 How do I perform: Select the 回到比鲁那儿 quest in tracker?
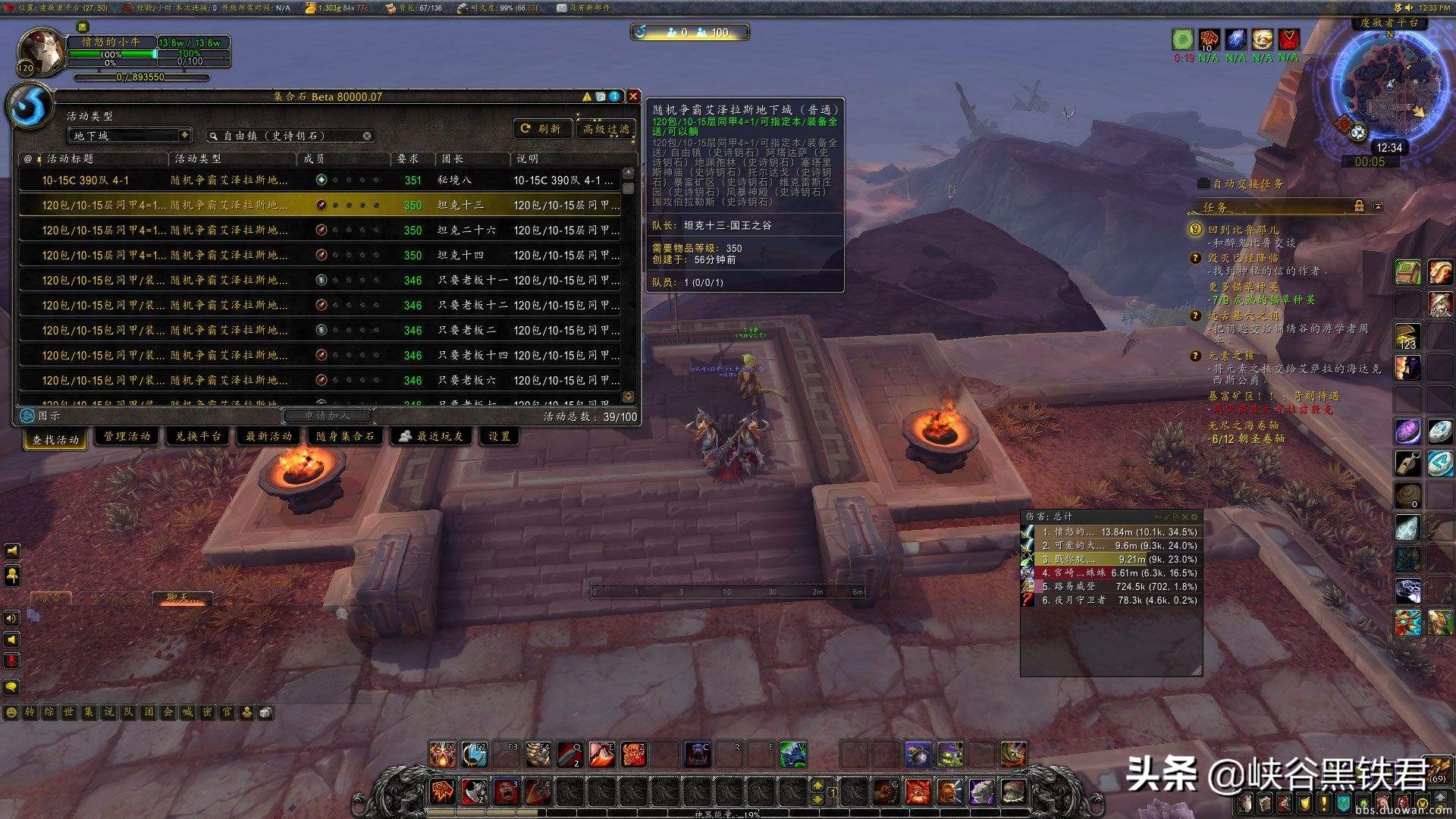point(1243,229)
